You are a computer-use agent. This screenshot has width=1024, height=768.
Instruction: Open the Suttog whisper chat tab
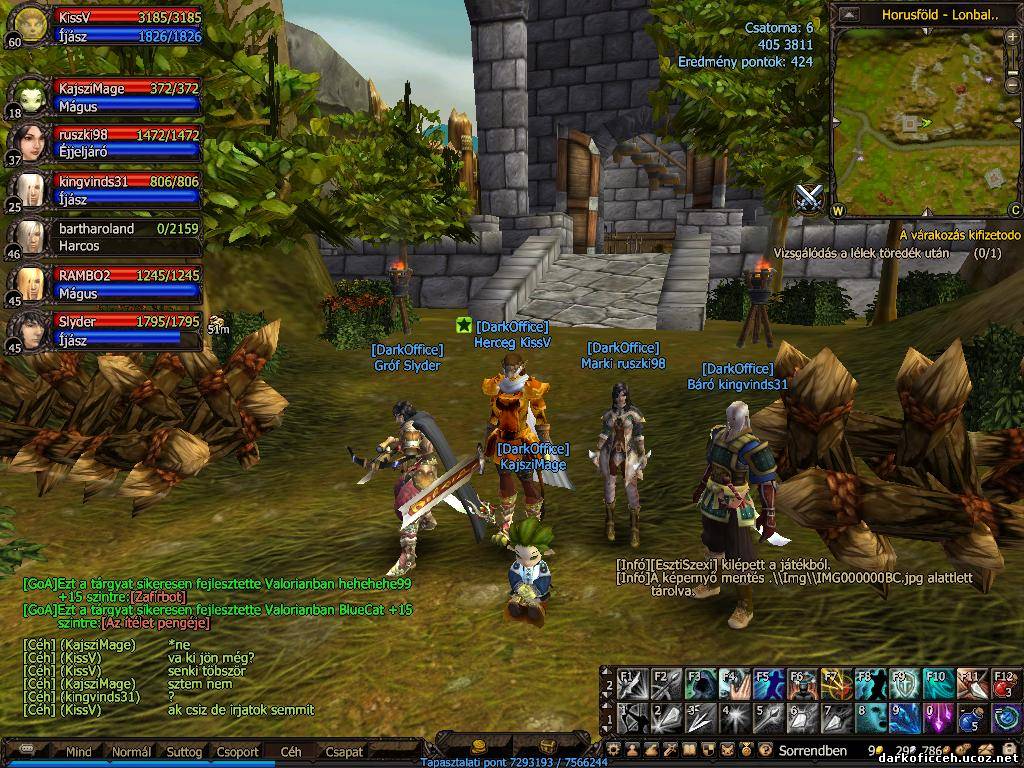point(184,751)
